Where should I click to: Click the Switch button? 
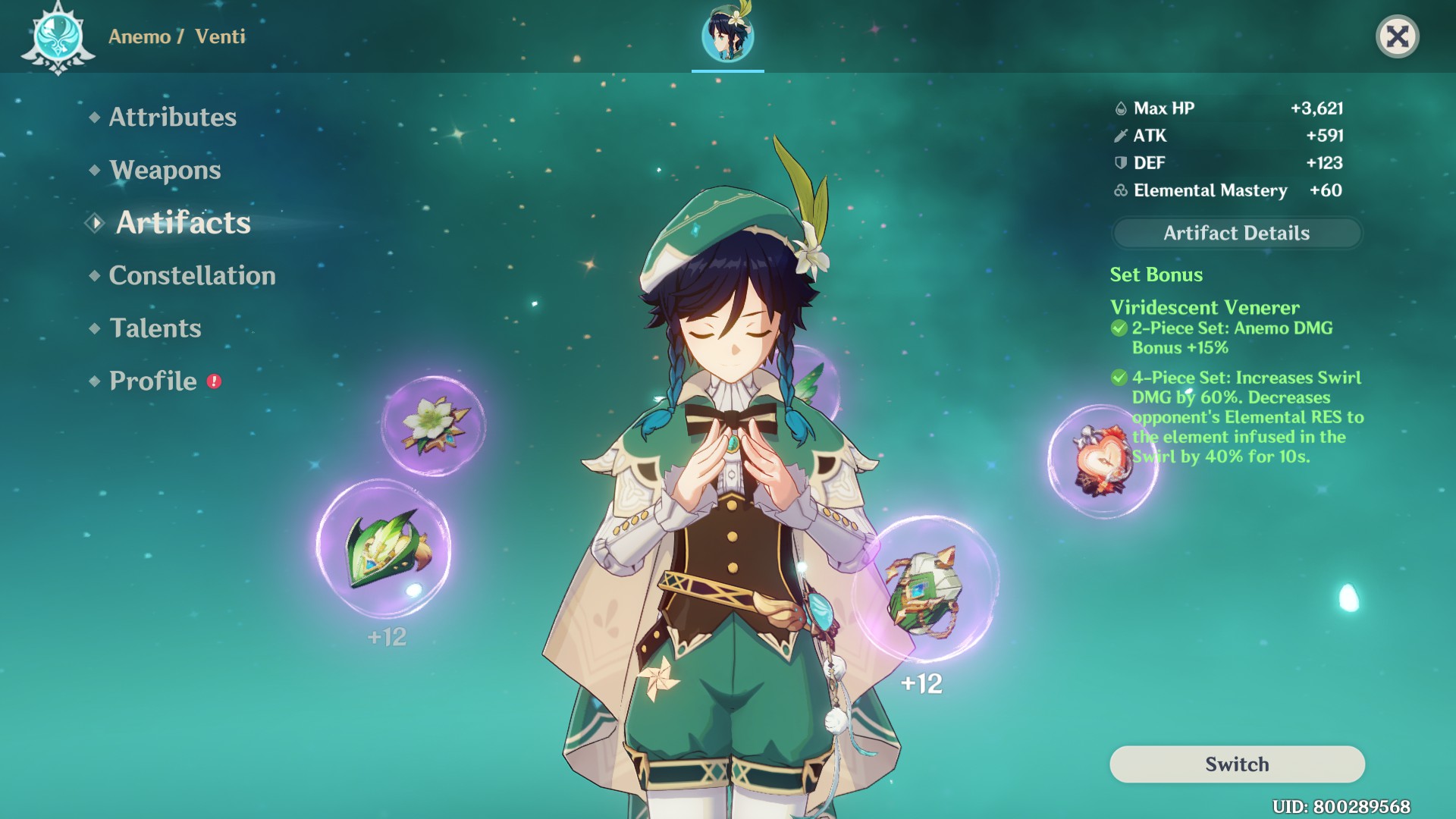pos(1236,764)
